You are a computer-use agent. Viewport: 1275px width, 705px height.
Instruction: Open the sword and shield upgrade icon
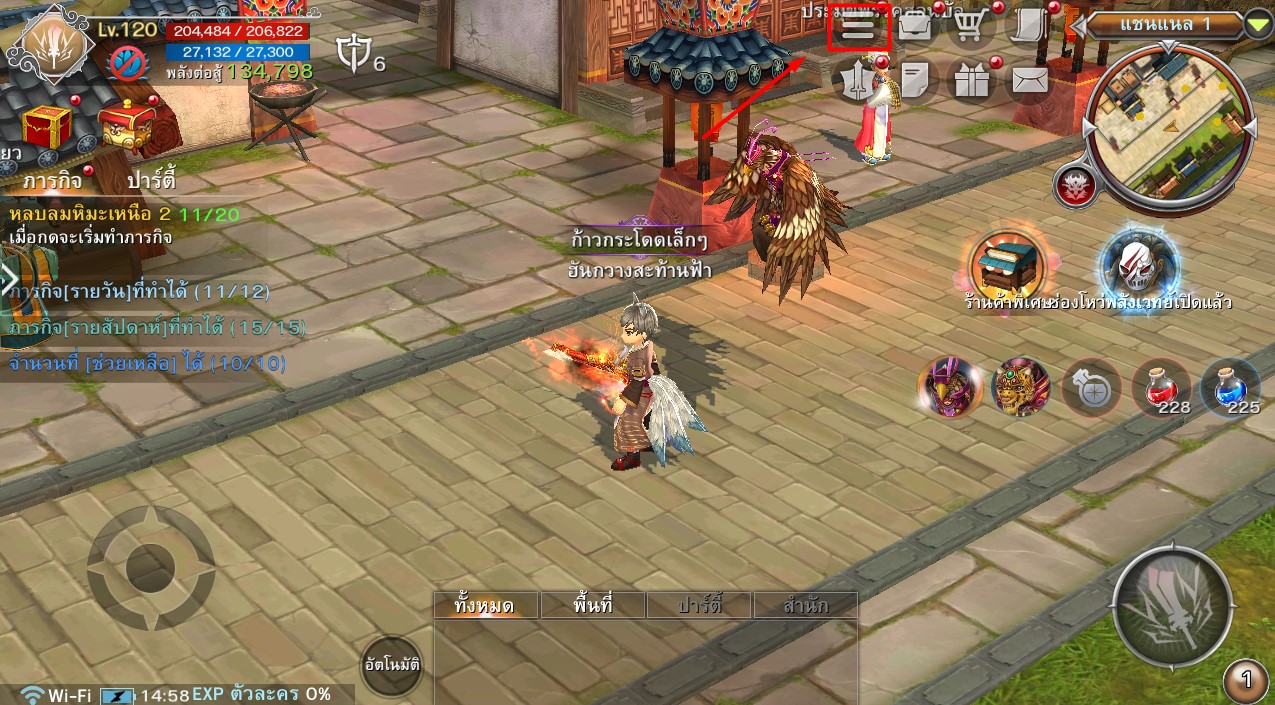(x=858, y=81)
